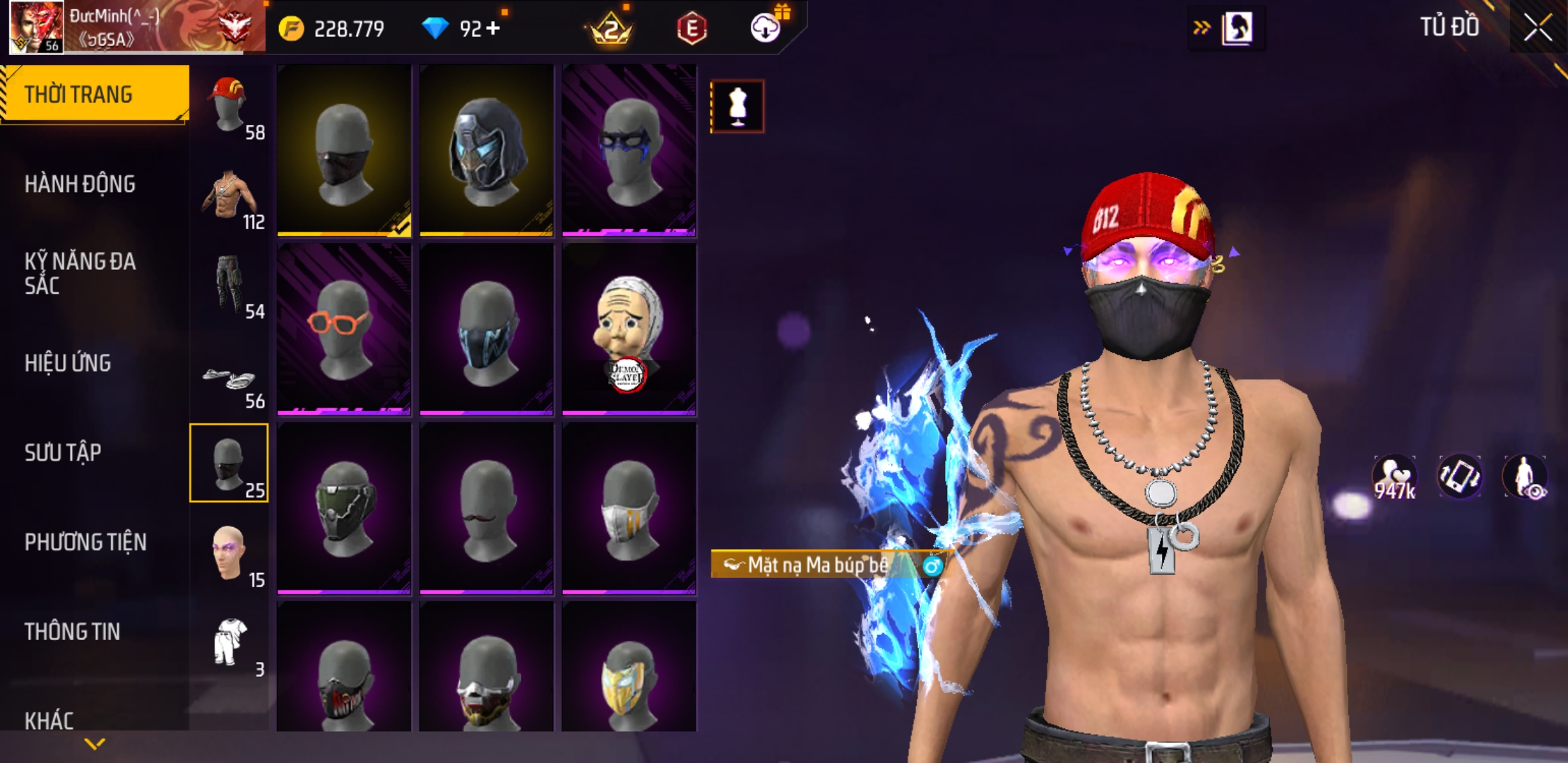Image resolution: width=1568 pixels, height=763 pixels.
Task: Select the old woman Demon Slayer mask
Action: pos(629,329)
